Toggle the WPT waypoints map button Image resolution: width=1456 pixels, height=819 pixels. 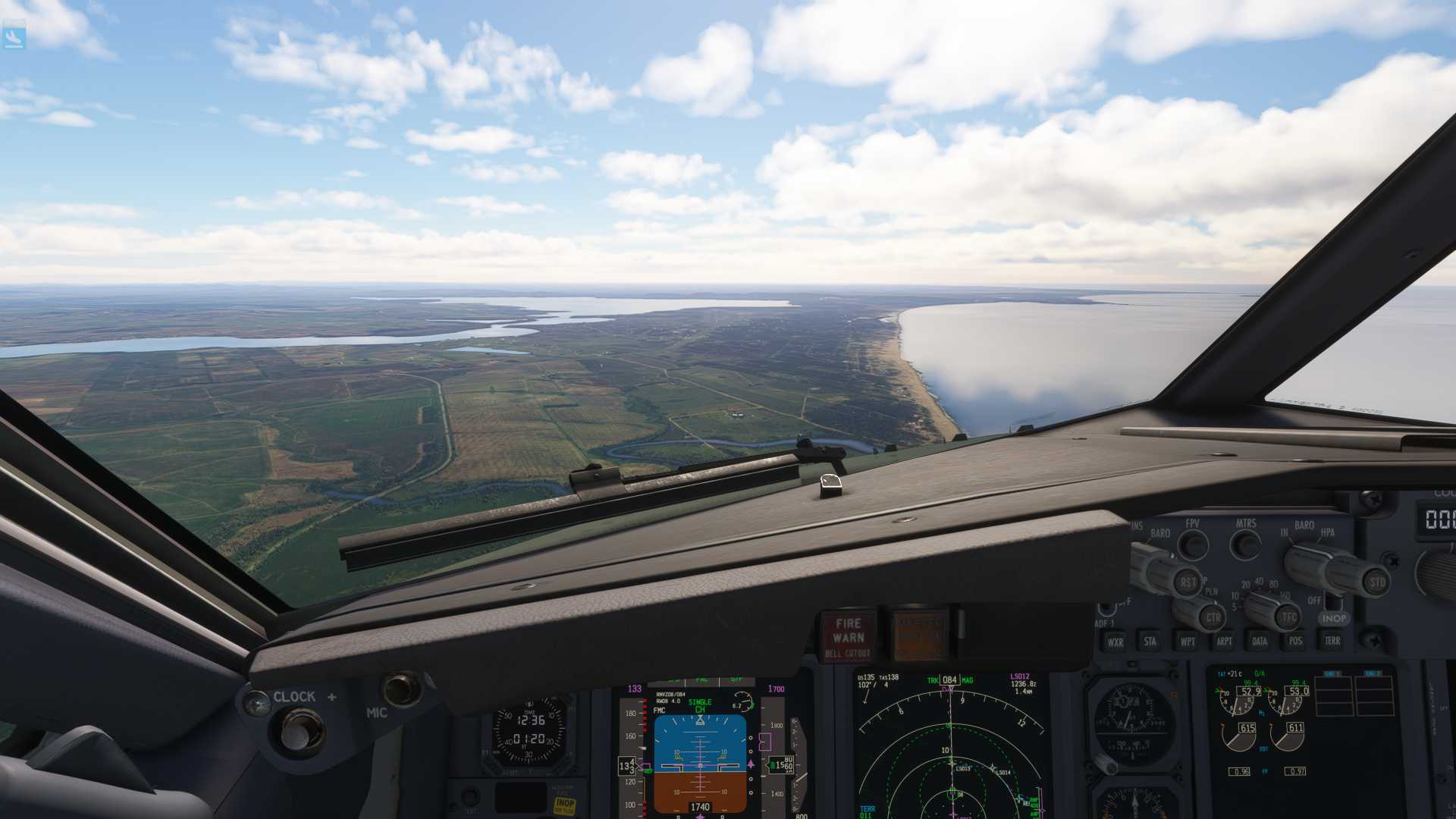1188,642
